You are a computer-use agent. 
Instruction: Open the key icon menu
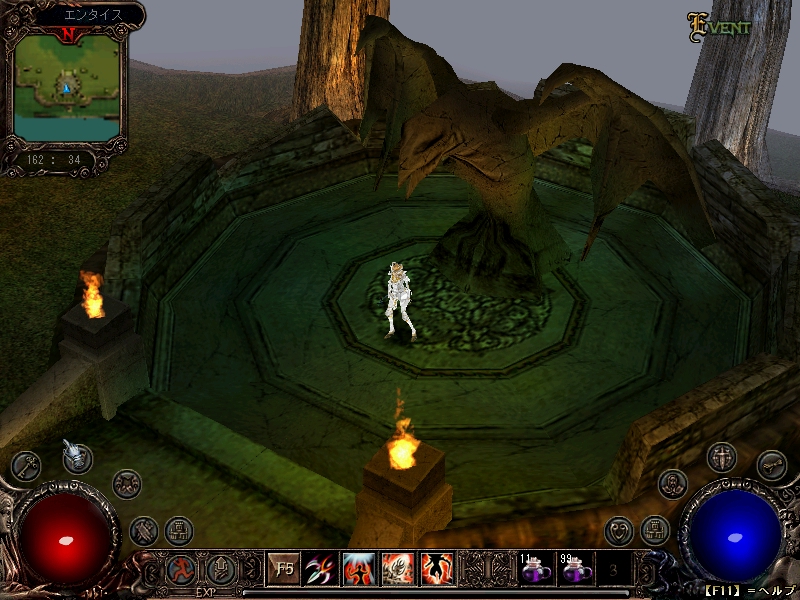pyautogui.click(x=25, y=465)
